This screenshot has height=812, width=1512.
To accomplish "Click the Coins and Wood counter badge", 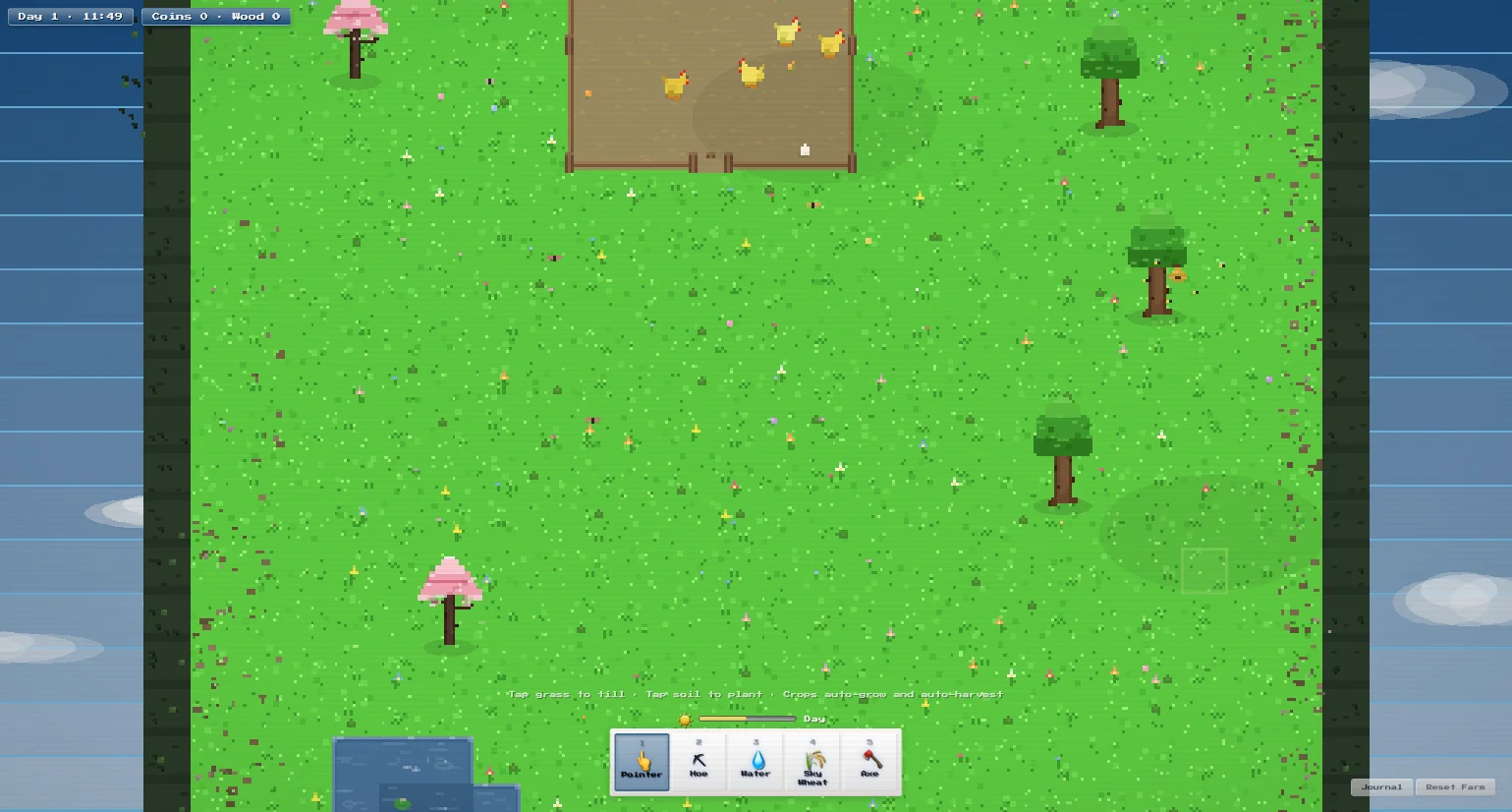I will [215, 16].
